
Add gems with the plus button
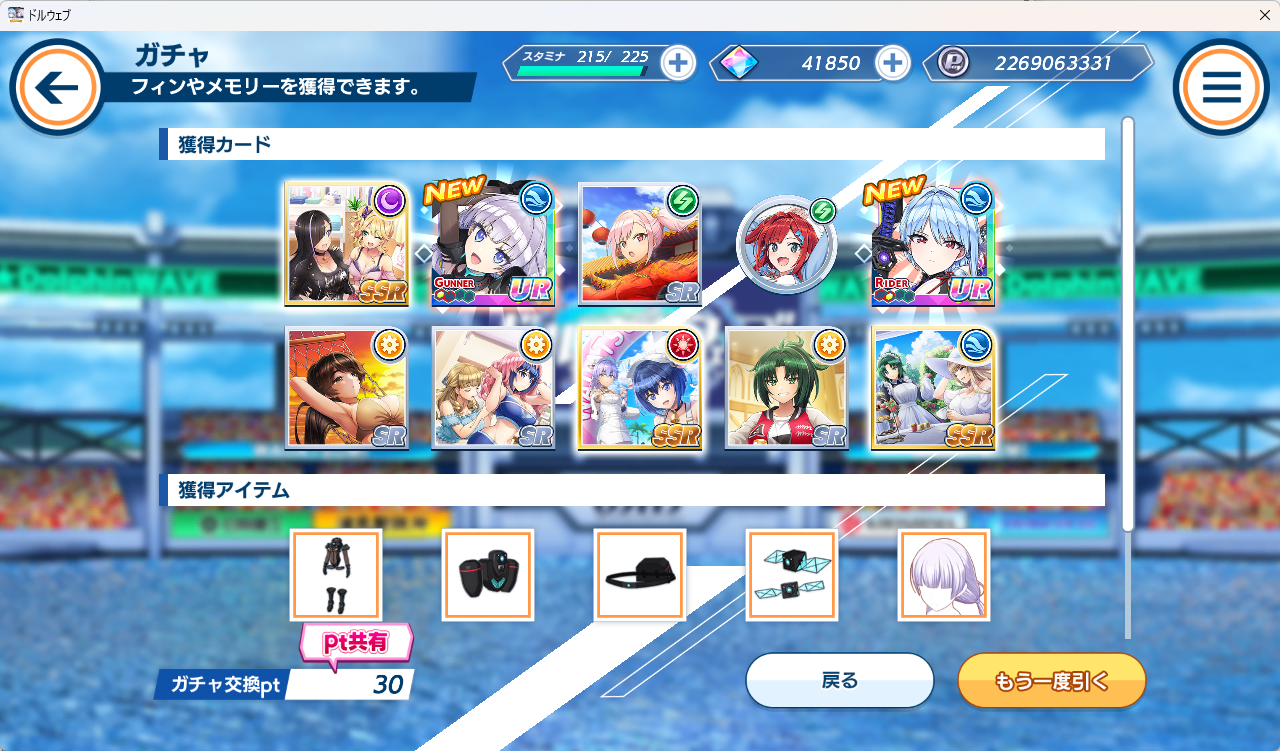pyautogui.click(x=892, y=63)
